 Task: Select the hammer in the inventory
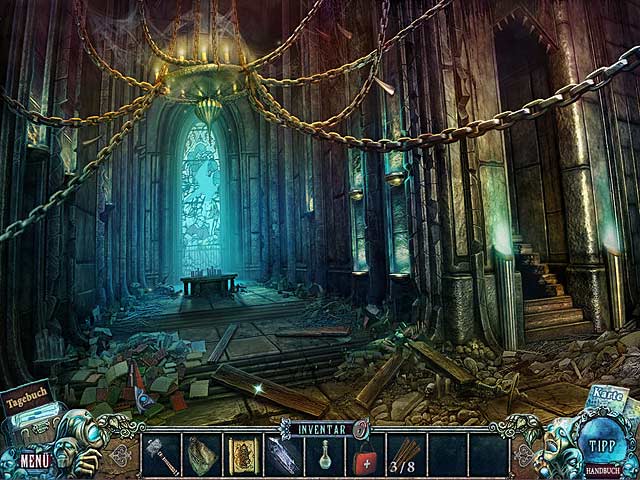point(162,455)
